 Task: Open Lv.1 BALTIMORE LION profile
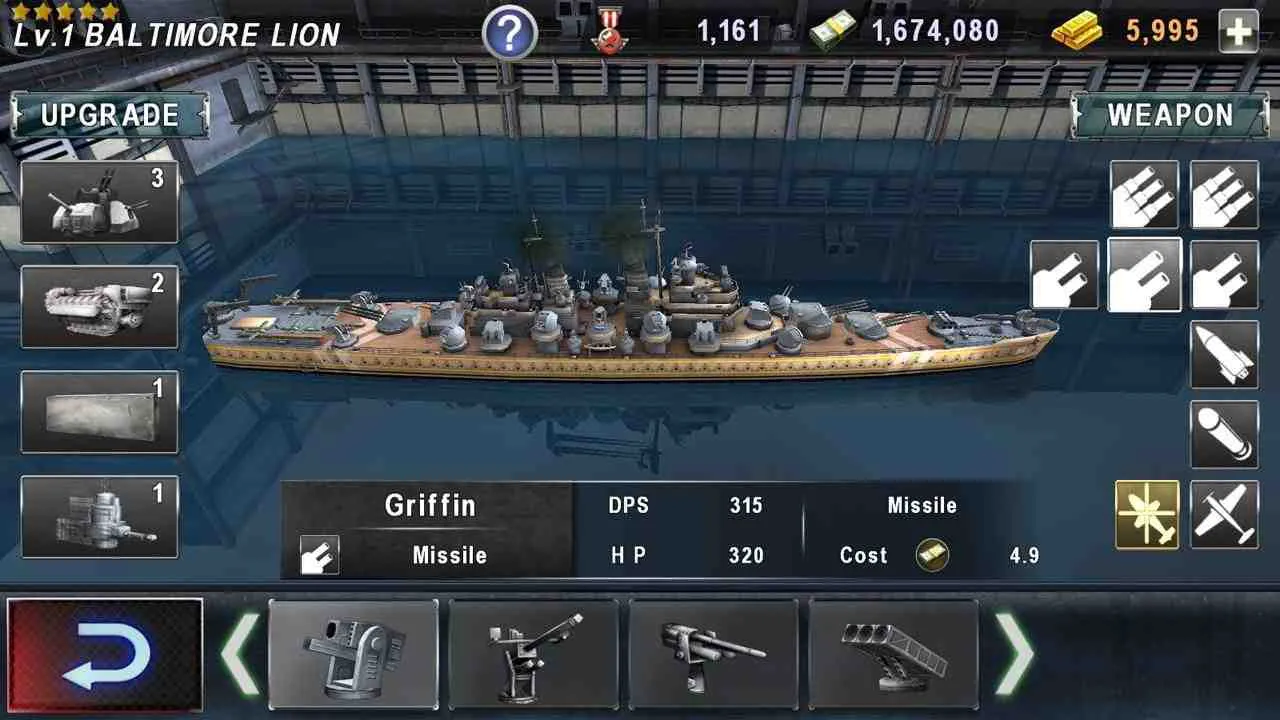(x=175, y=33)
